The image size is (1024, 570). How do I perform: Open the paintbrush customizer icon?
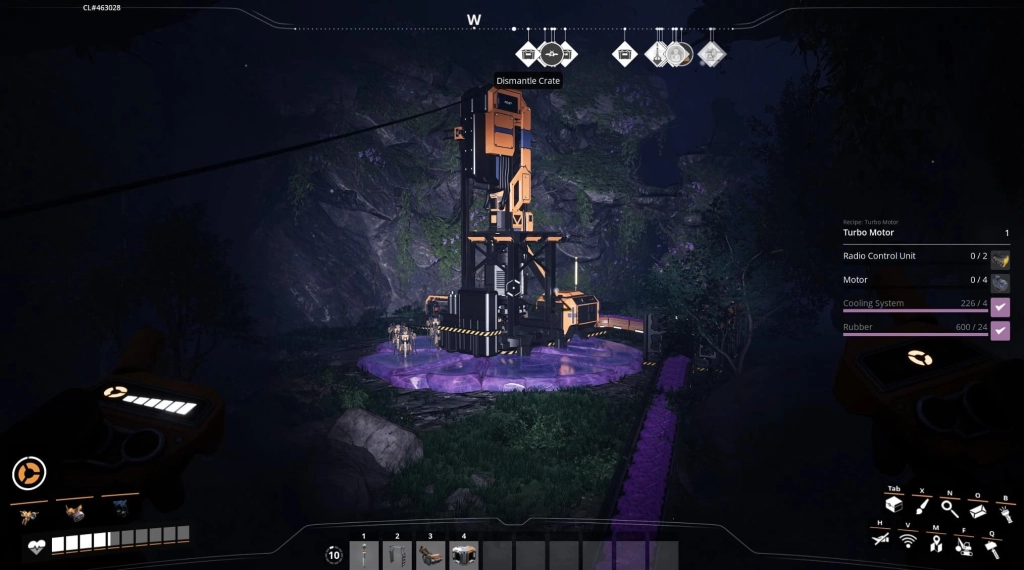point(923,508)
